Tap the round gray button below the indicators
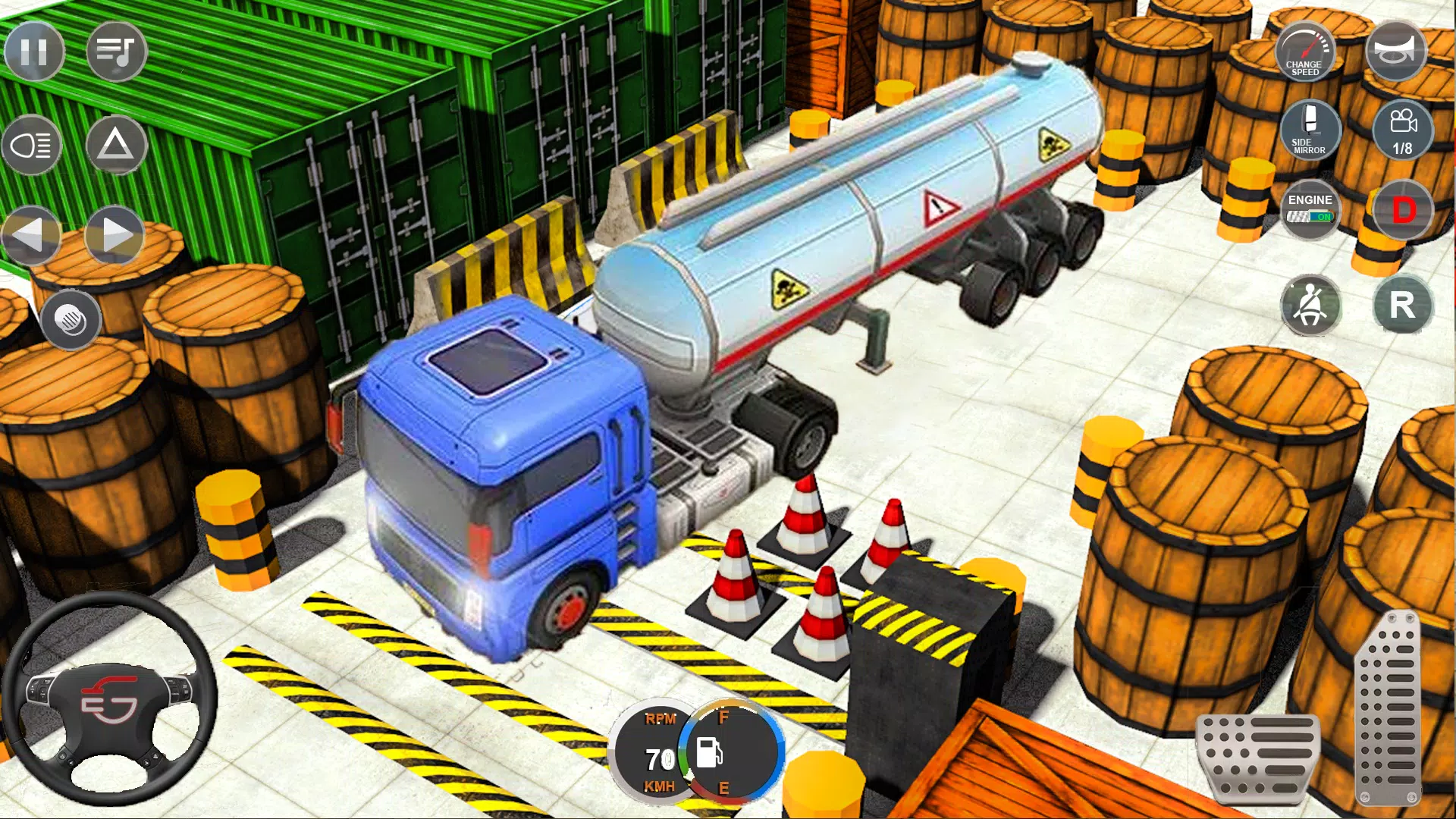The height and width of the screenshot is (819, 1456). pos(71,319)
